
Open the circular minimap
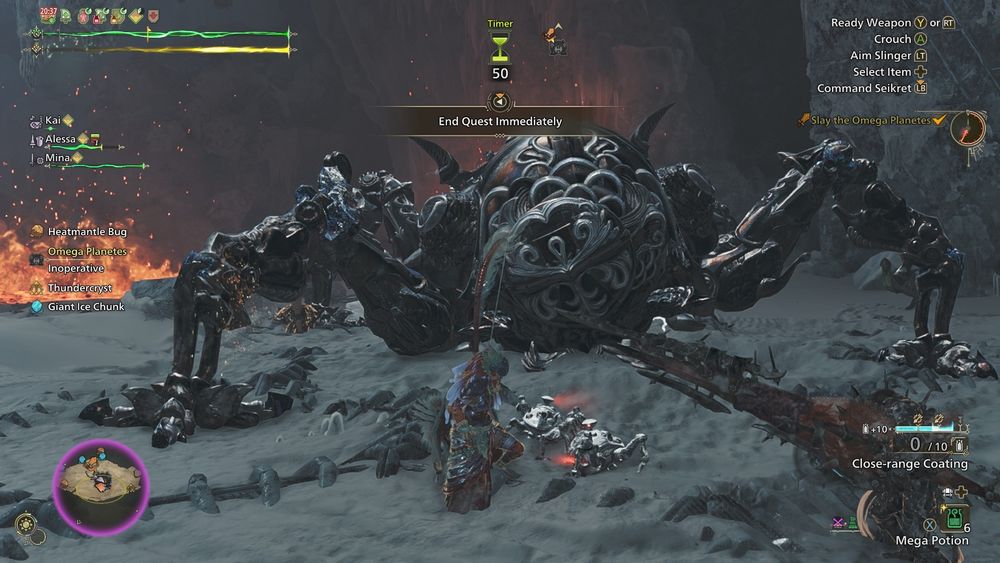(x=101, y=486)
